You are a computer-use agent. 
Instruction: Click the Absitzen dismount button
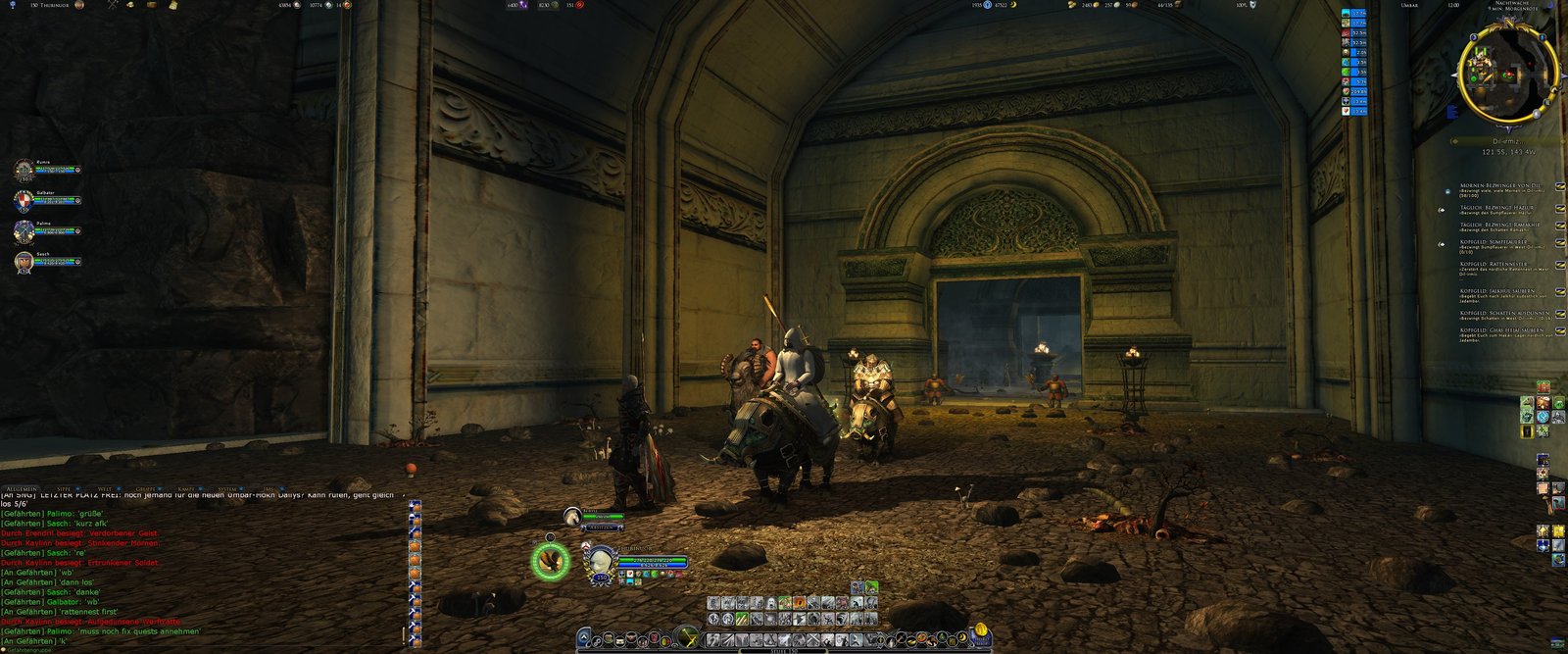[x=603, y=528]
